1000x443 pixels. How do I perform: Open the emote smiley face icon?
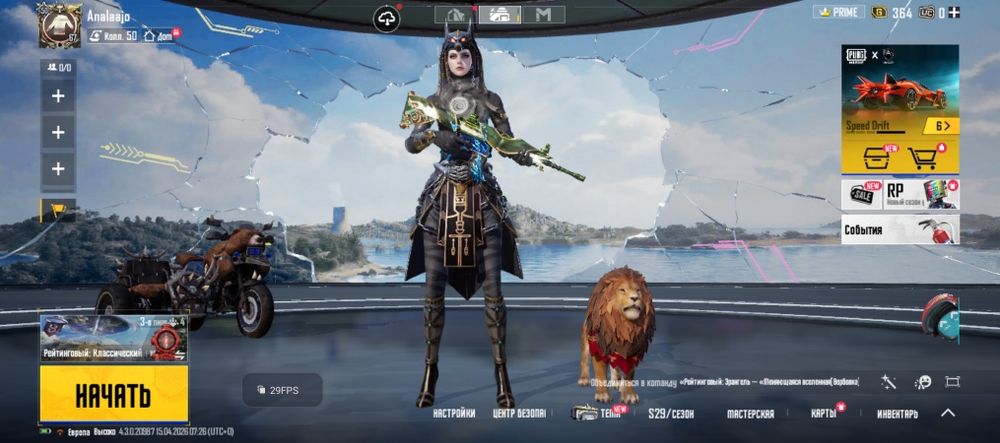tap(923, 382)
